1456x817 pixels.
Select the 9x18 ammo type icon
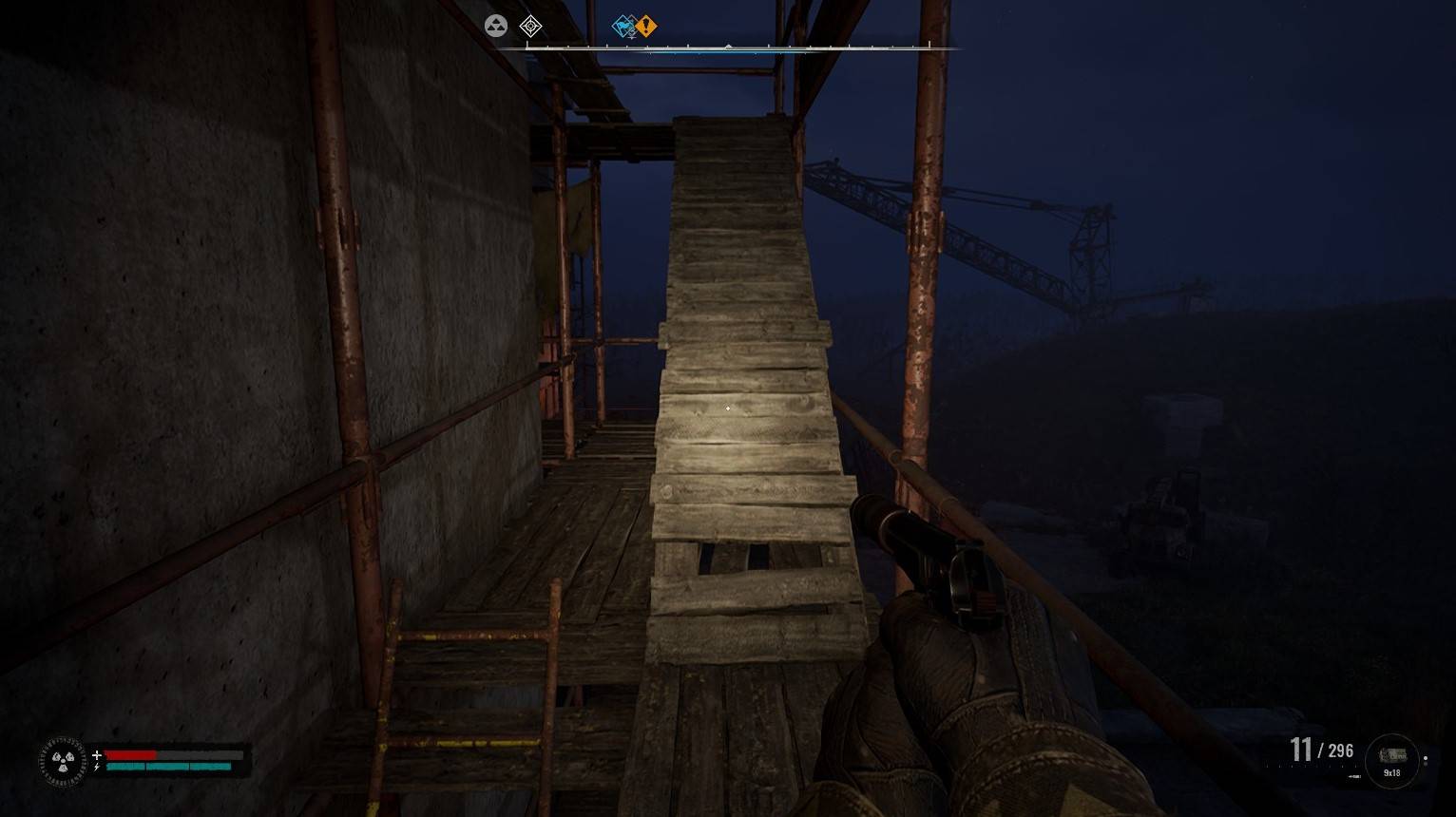click(x=1391, y=760)
